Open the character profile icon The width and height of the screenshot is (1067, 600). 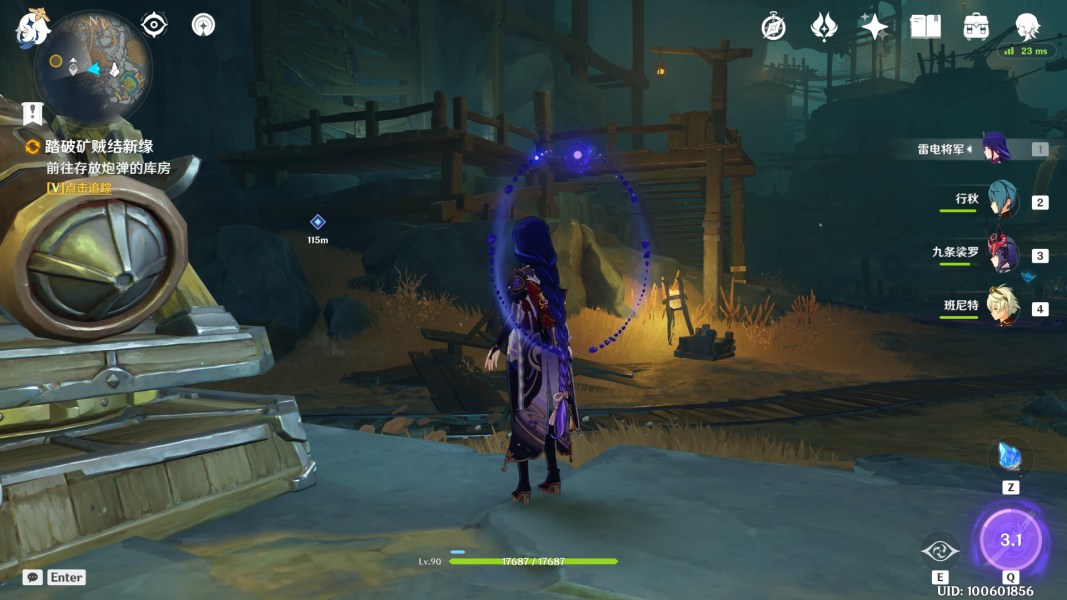pyautogui.click(x=1027, y=27)
